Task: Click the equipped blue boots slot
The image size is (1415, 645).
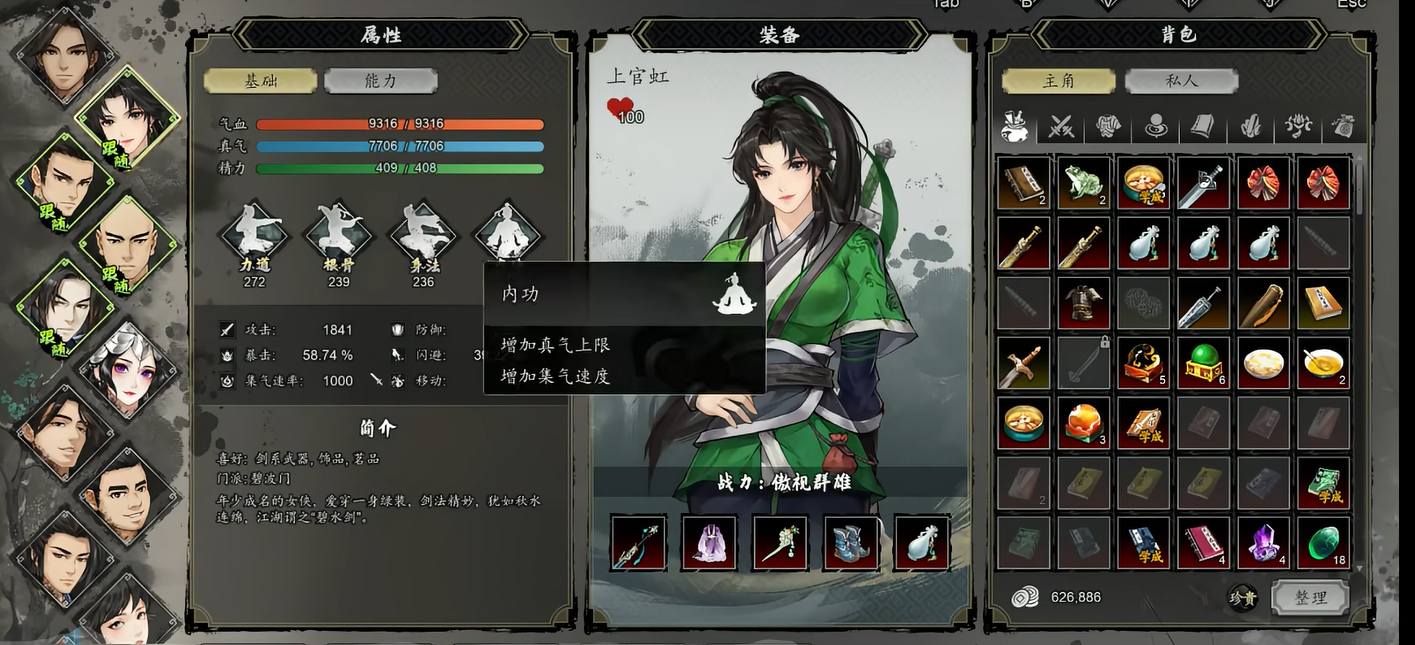Action: tap(851, 543)
